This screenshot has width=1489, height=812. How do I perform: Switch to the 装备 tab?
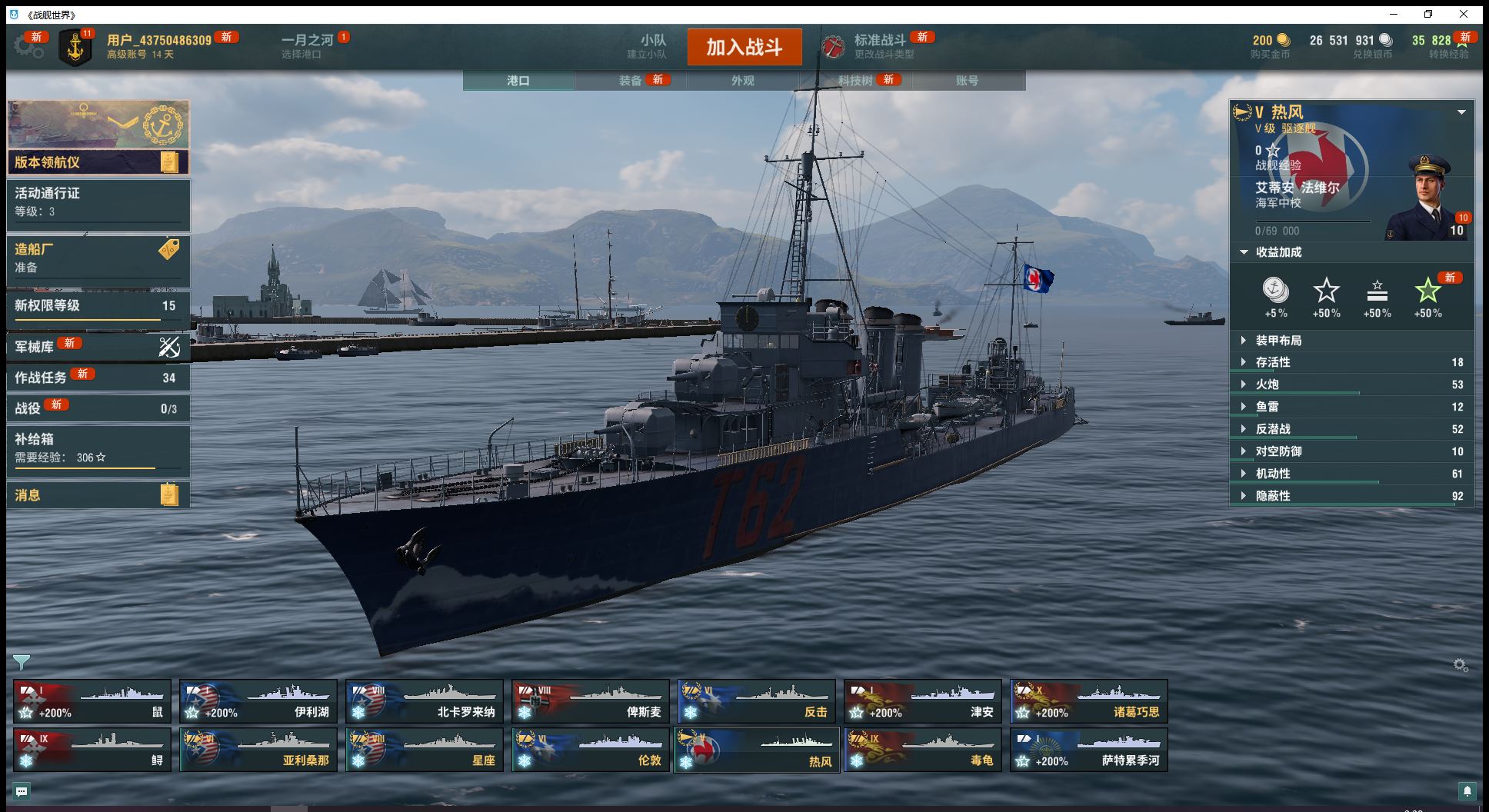pyautogui.click(x=631, y=81)
